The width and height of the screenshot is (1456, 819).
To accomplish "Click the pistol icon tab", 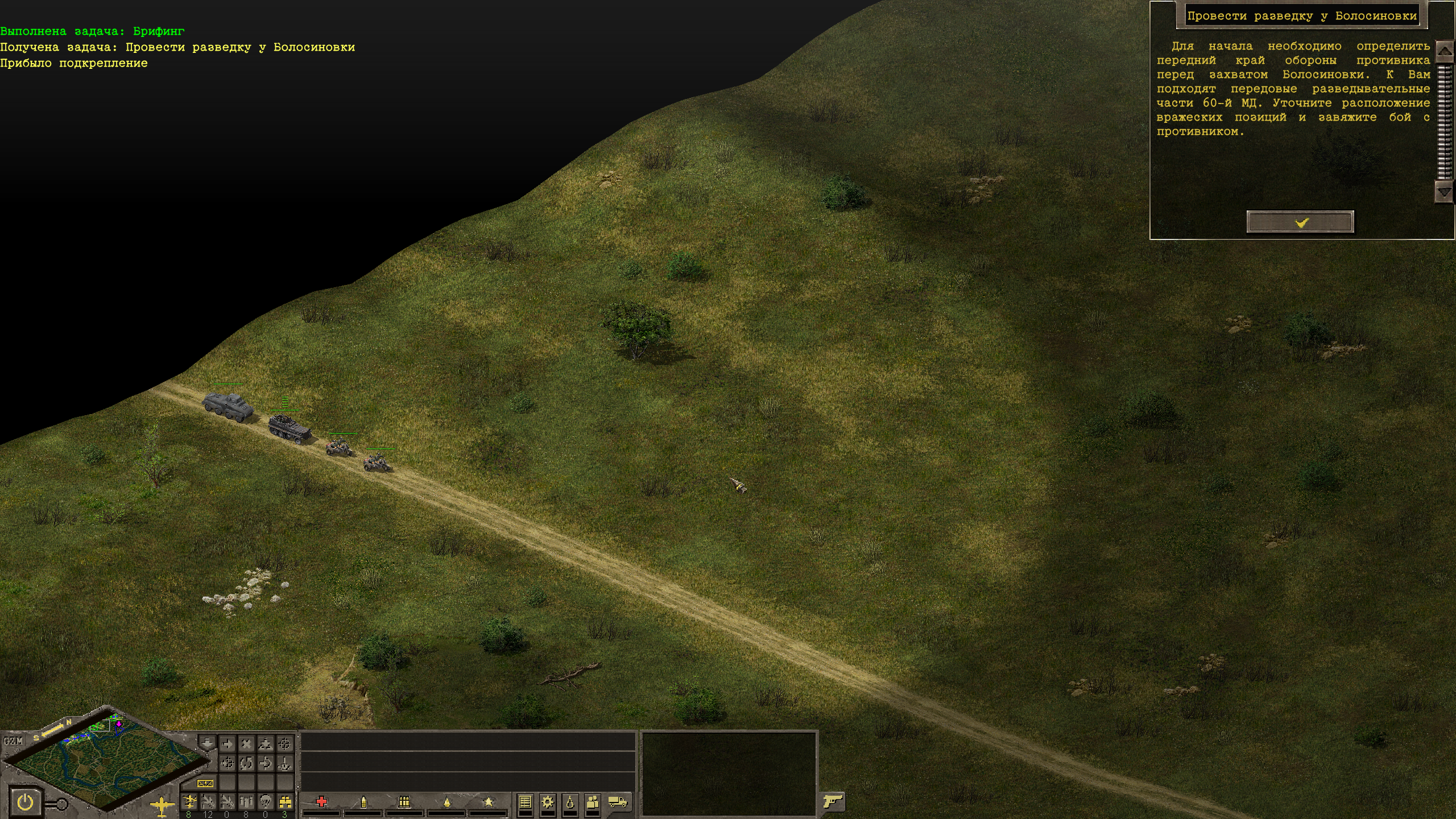I will 833,801.
